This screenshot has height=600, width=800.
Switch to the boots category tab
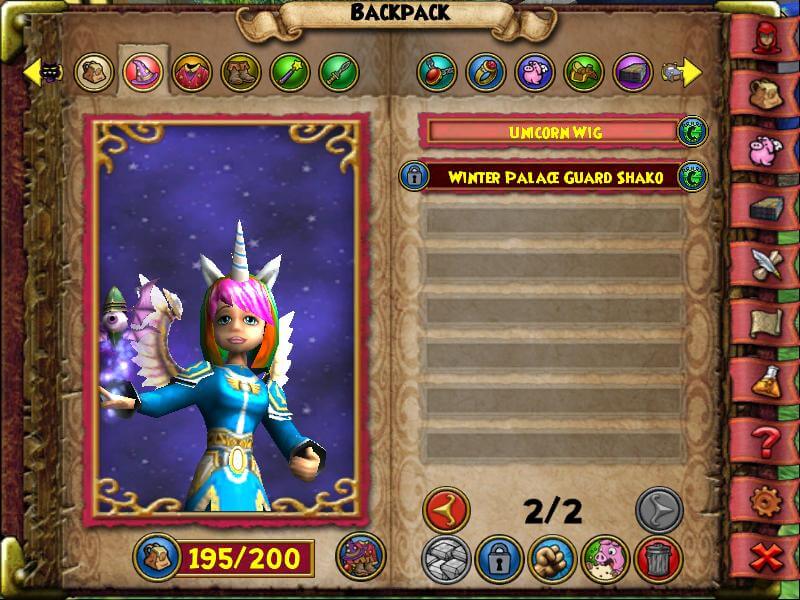(240, 72)
